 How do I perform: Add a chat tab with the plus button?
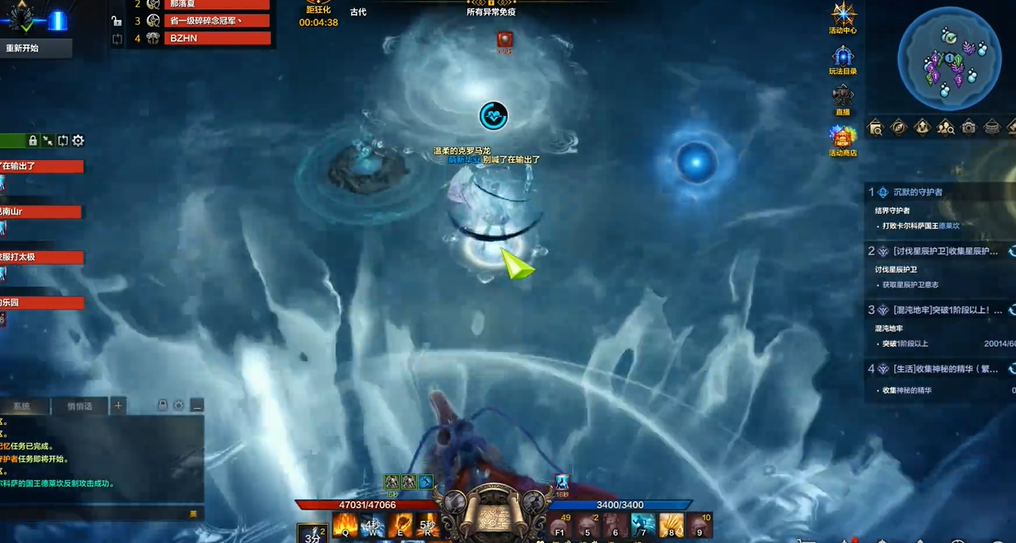[118, 405]
